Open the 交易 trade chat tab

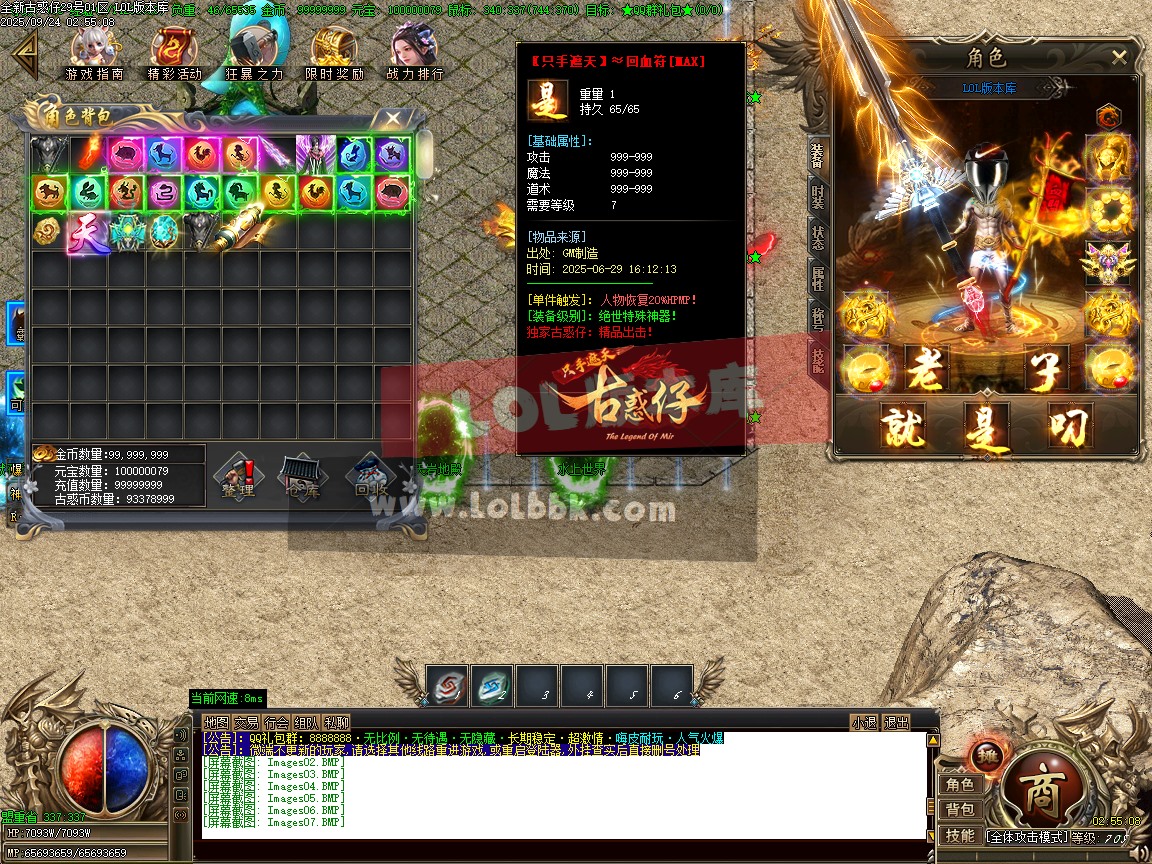point(246,722)
